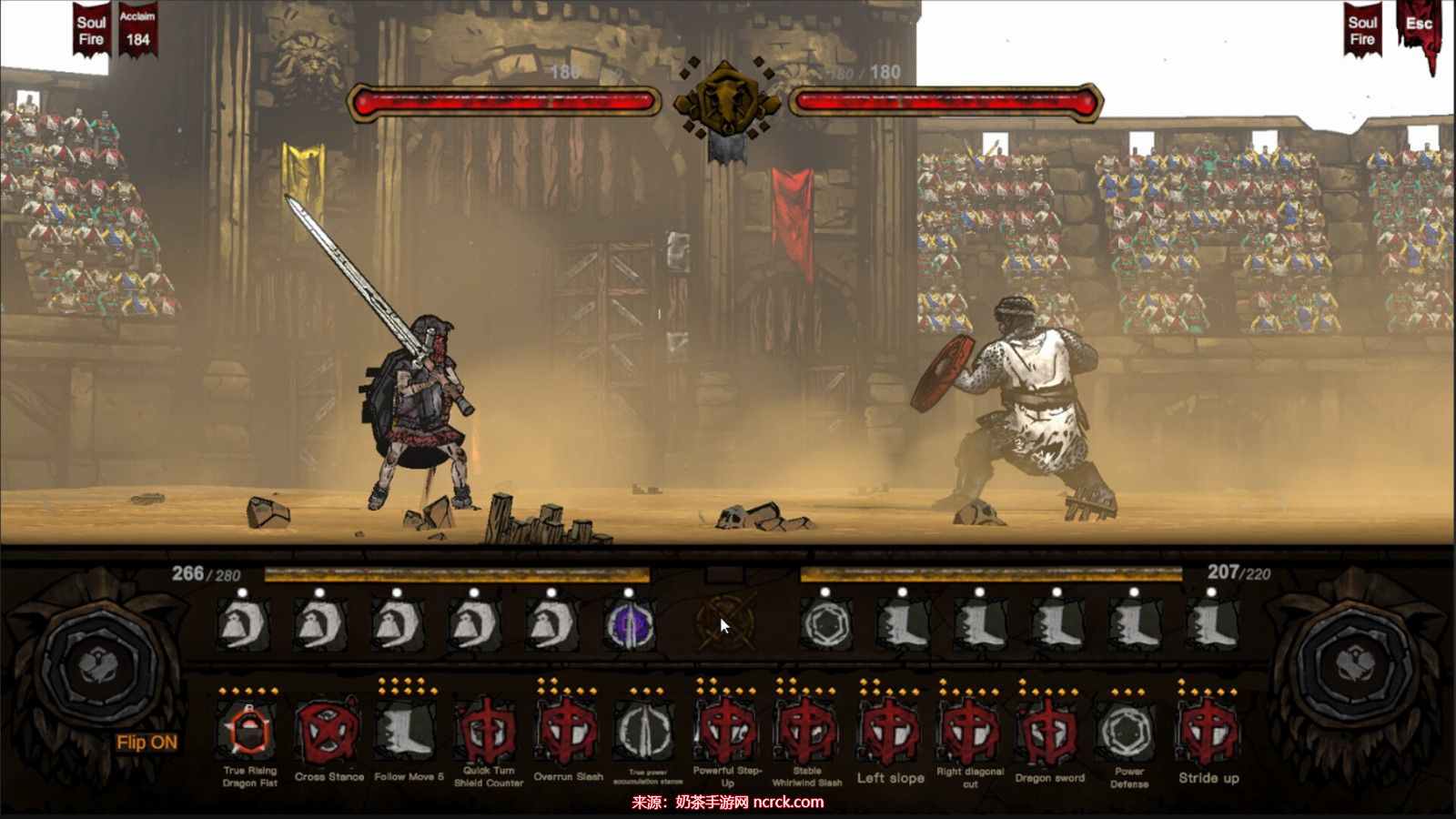Click the right Soul Fire banner
Screen dimensions: 1456x819
(1362, 31)
